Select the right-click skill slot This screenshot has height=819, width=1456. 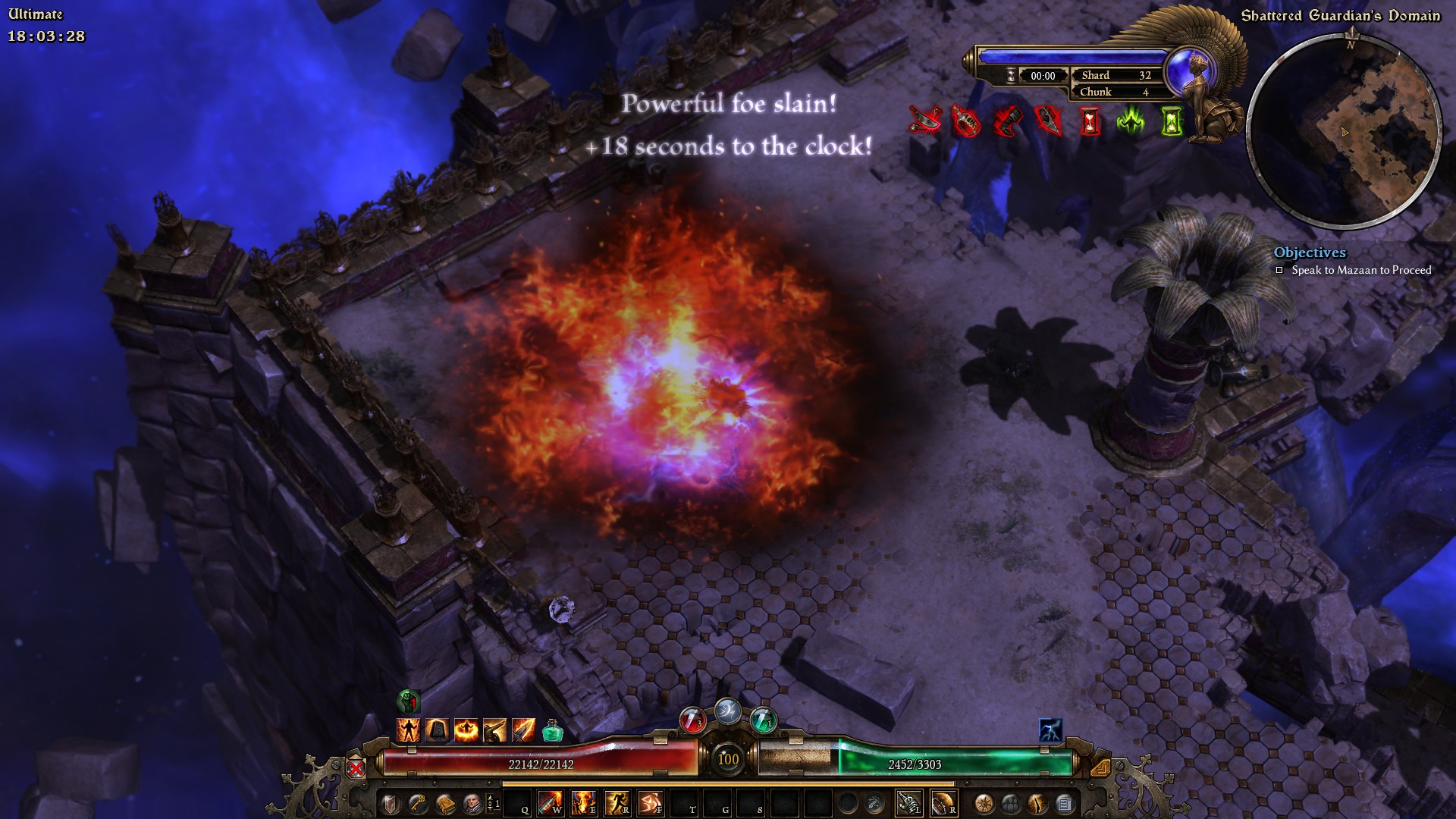point(943,803)
